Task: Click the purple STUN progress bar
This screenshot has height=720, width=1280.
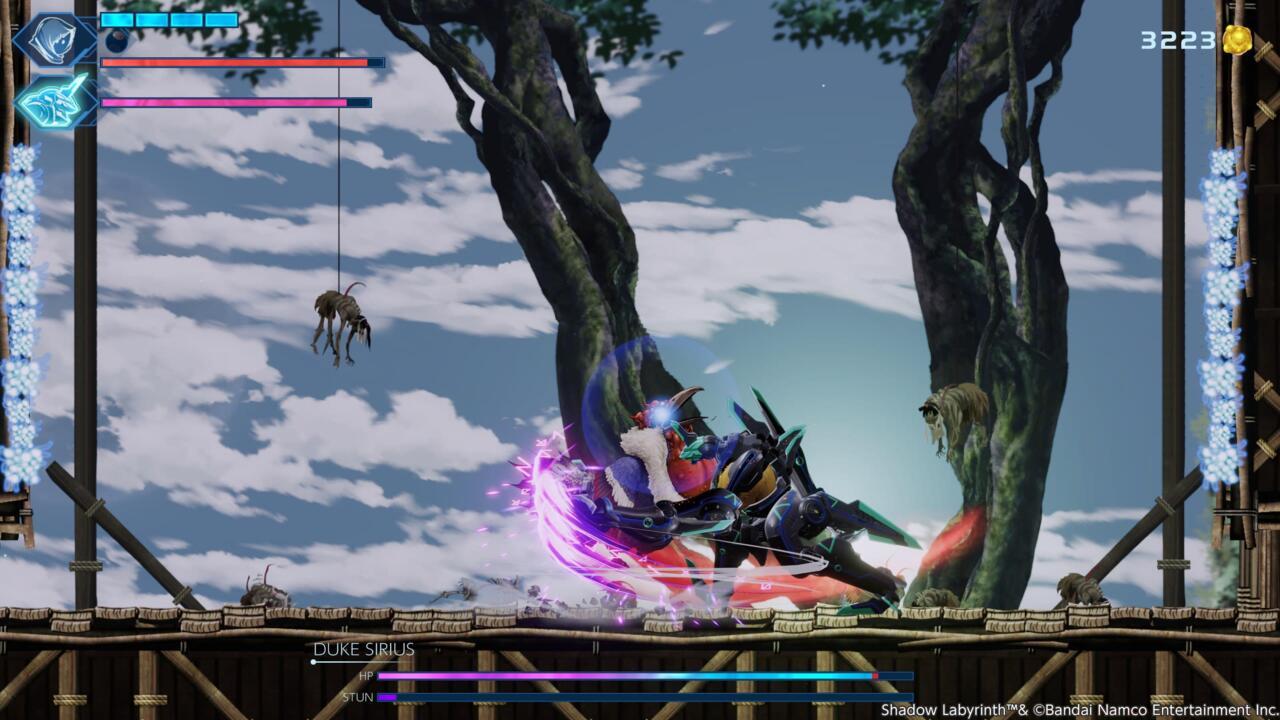Action: pos(385,697)
